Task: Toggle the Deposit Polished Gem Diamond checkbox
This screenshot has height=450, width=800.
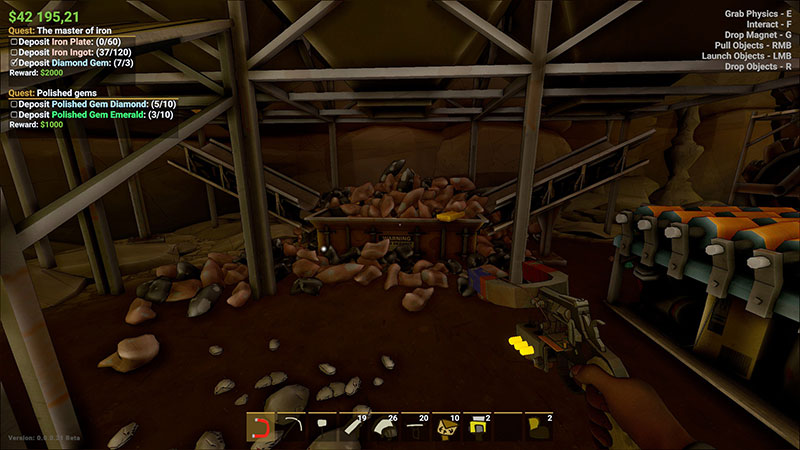Action: pos(12,103)
